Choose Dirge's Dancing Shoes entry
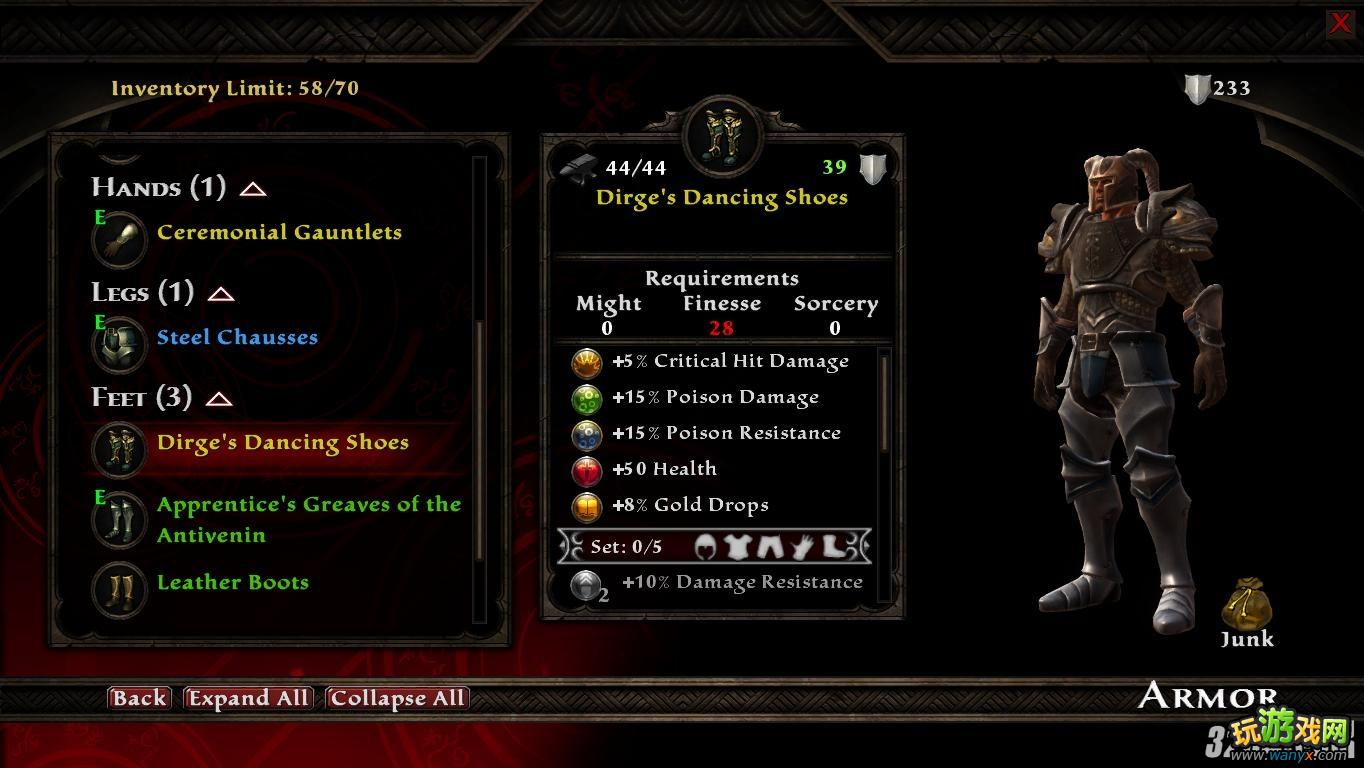 click(x=282, y=443)
